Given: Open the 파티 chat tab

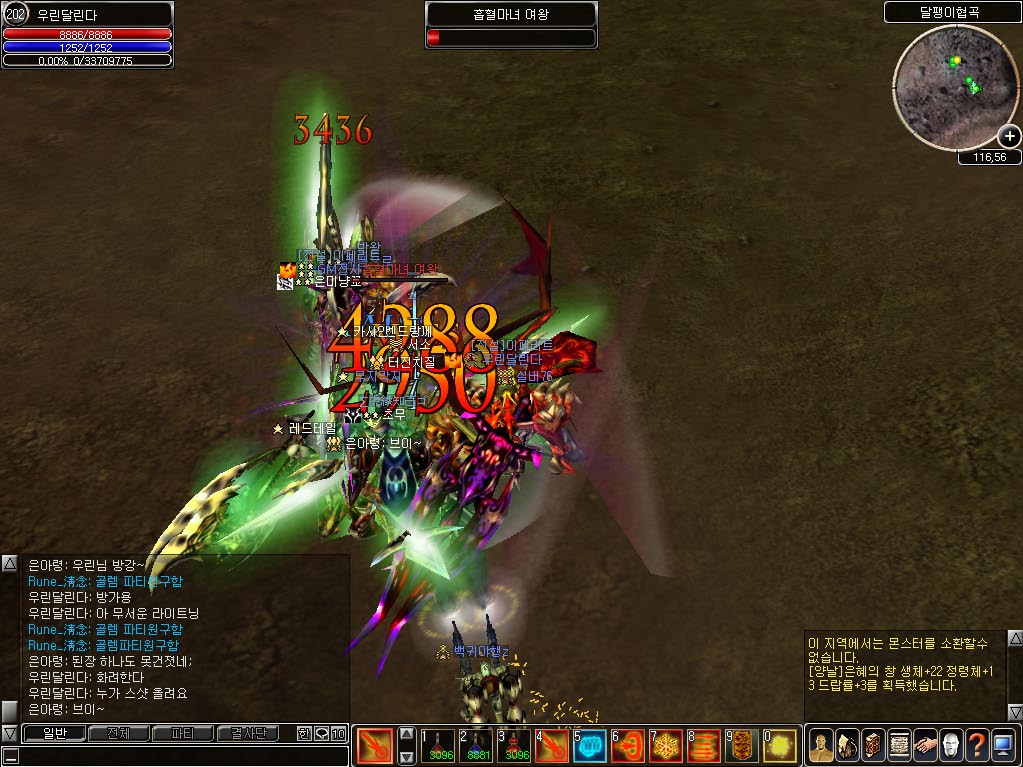Looking at the screenshot, I should point(183,733).
